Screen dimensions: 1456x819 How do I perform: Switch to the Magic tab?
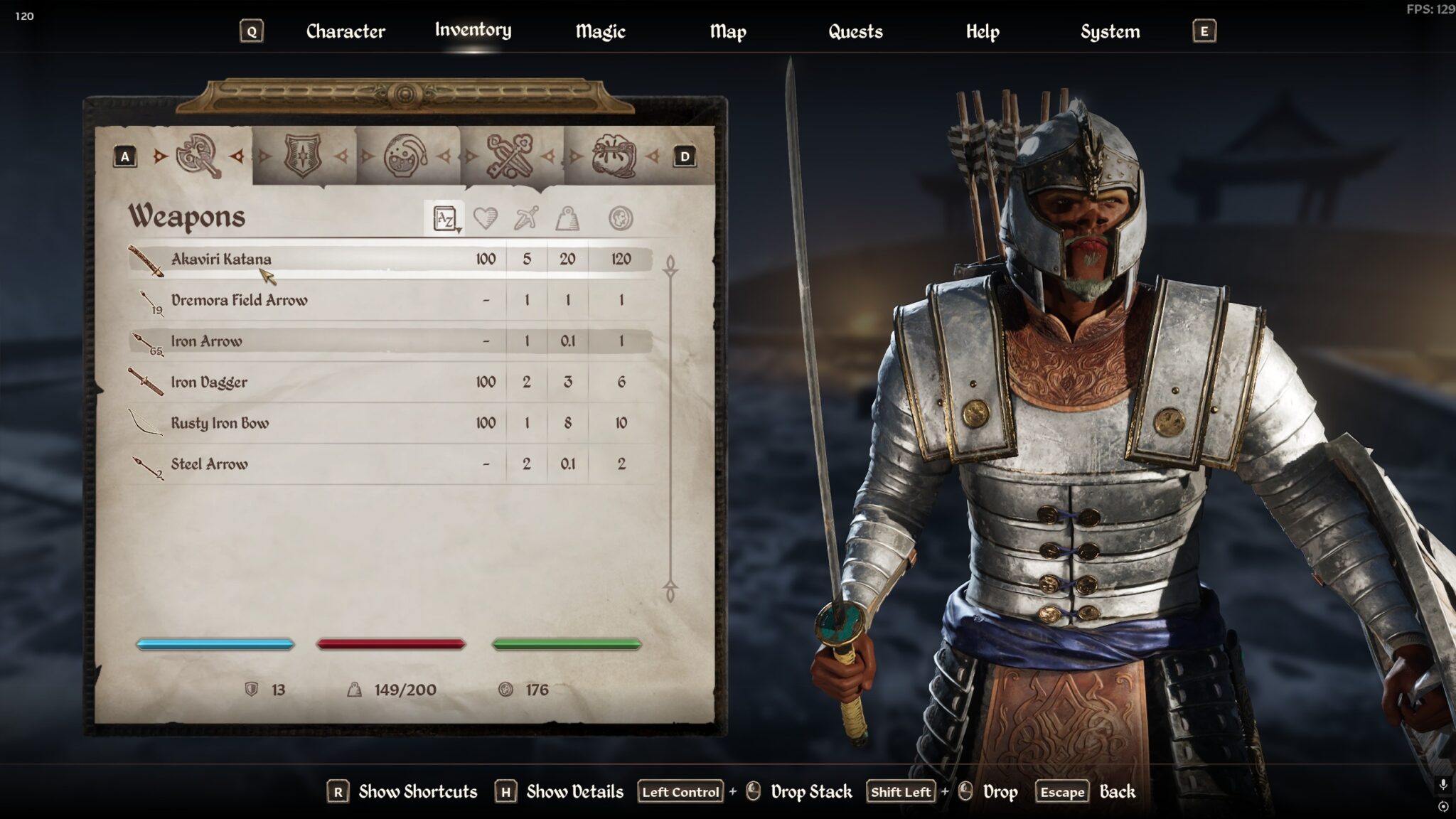pos(599,31)
